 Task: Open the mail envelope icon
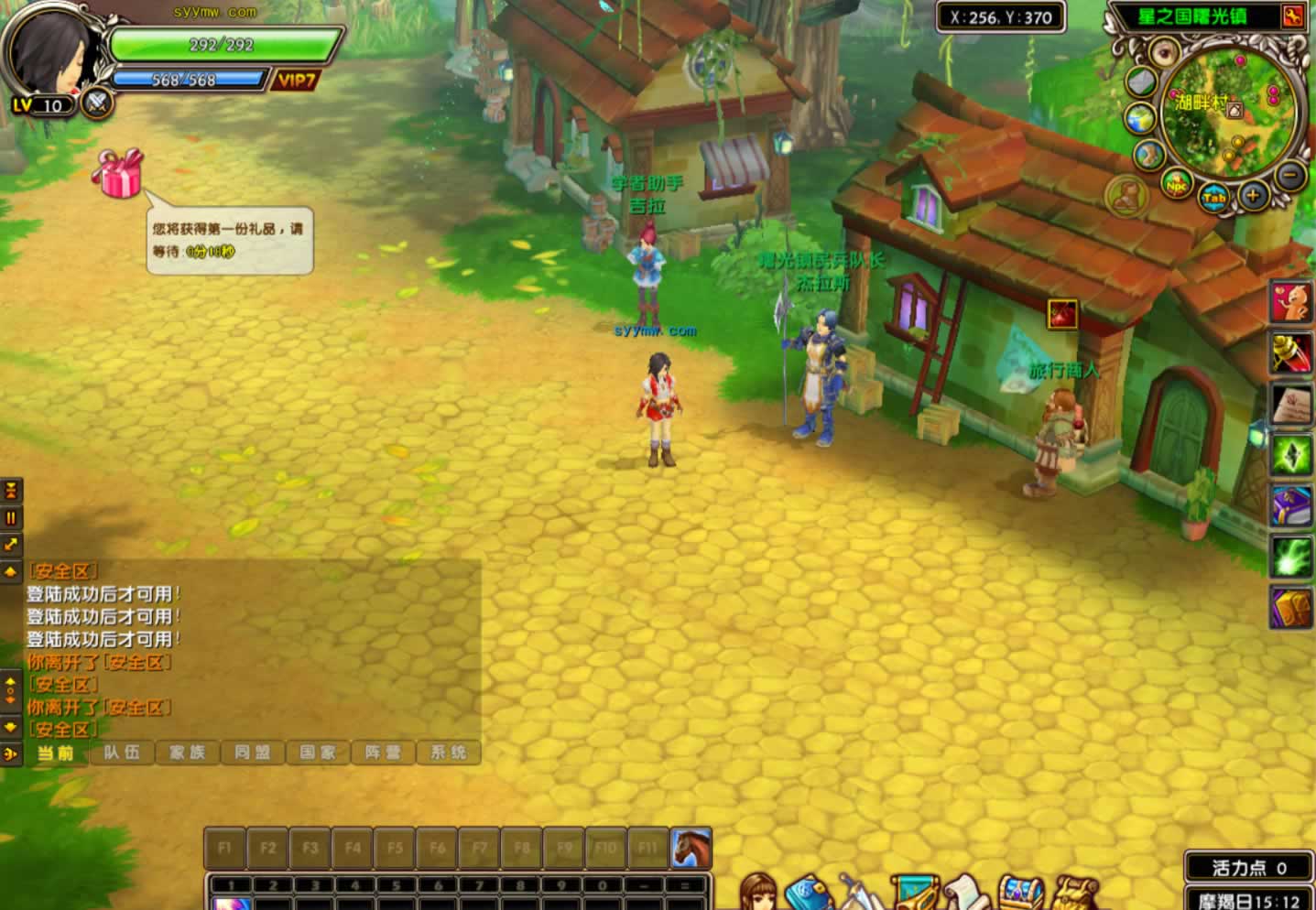click(1141, 82)
